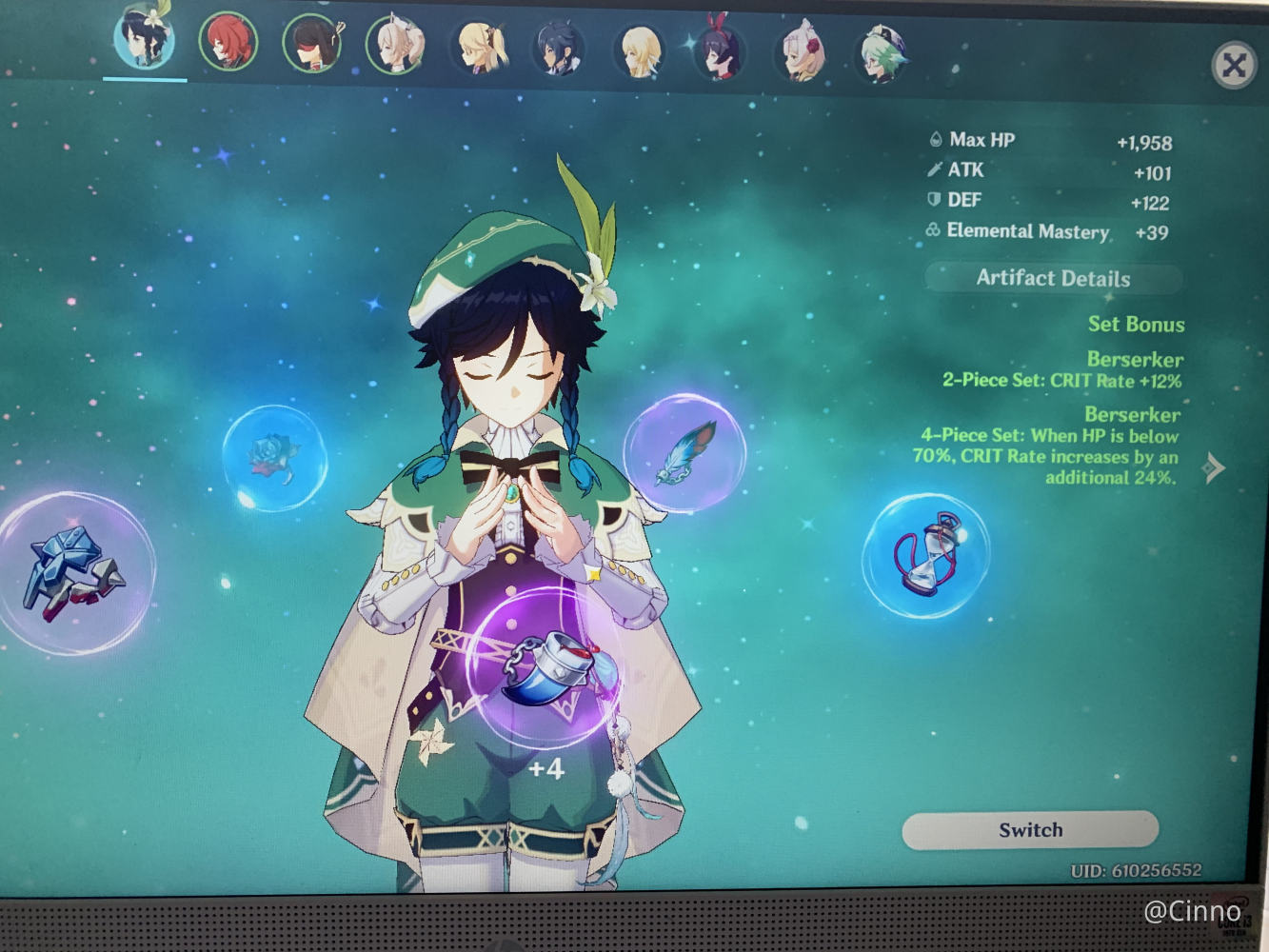Choose Noelle's portrait with the rose

tap(803, 51)
